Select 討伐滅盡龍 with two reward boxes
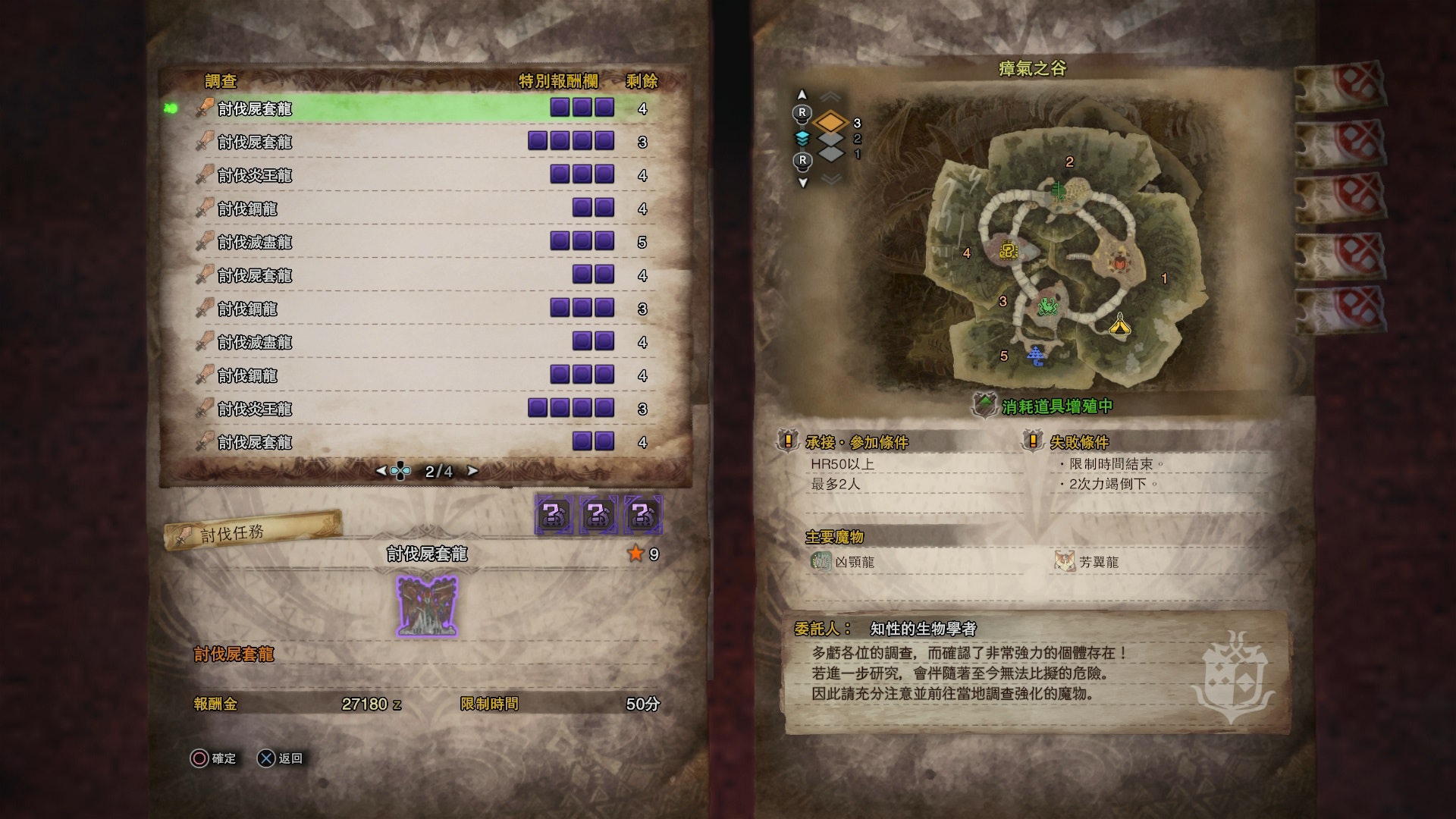Screen dimensions: 1456x819 tap(409, 342)
